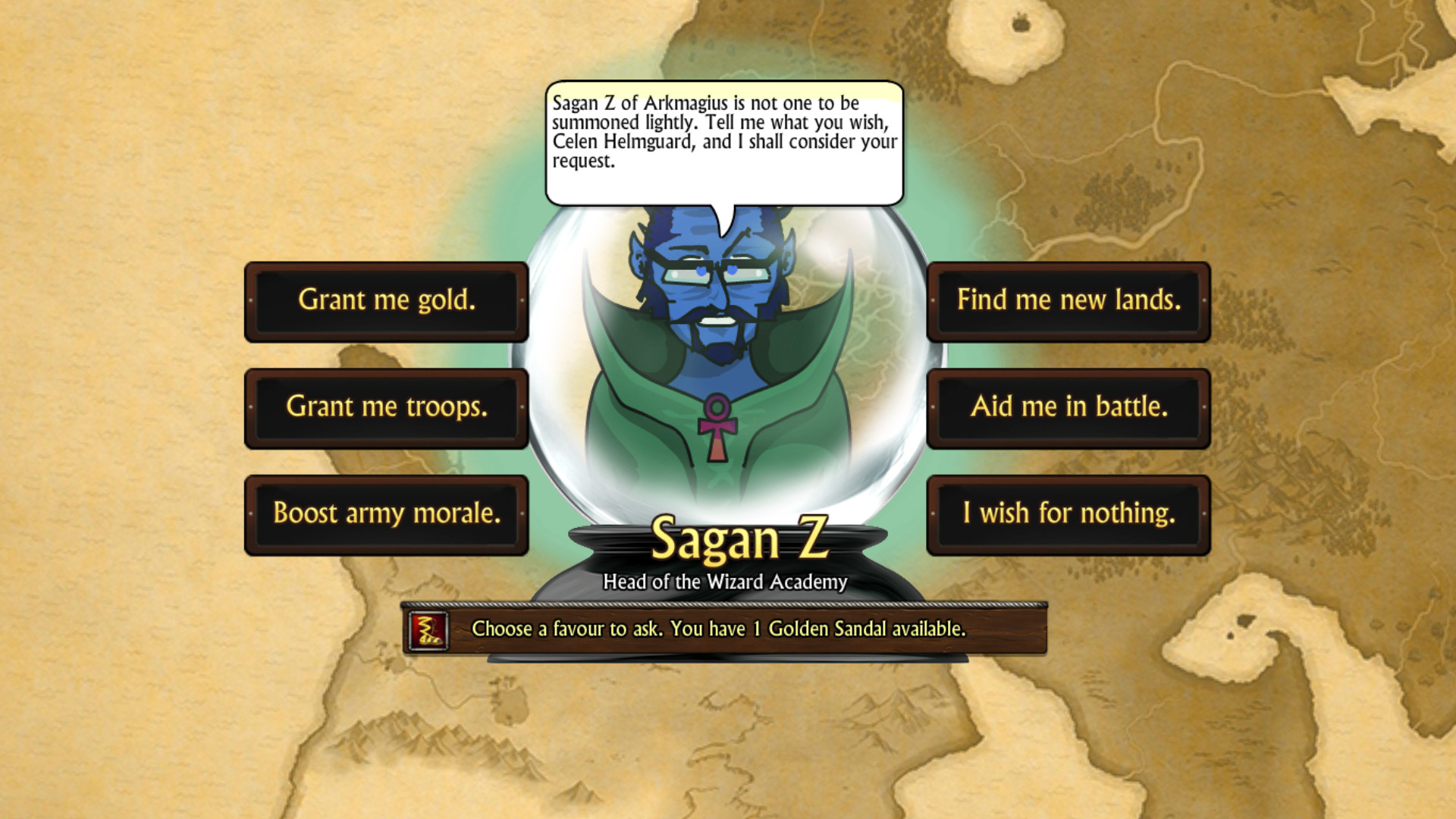Click the subtitle 'Head of the Wizard Academy'
Image resolution: width=1456 pixels, height=819 pixels.
(x=724, y=582)
